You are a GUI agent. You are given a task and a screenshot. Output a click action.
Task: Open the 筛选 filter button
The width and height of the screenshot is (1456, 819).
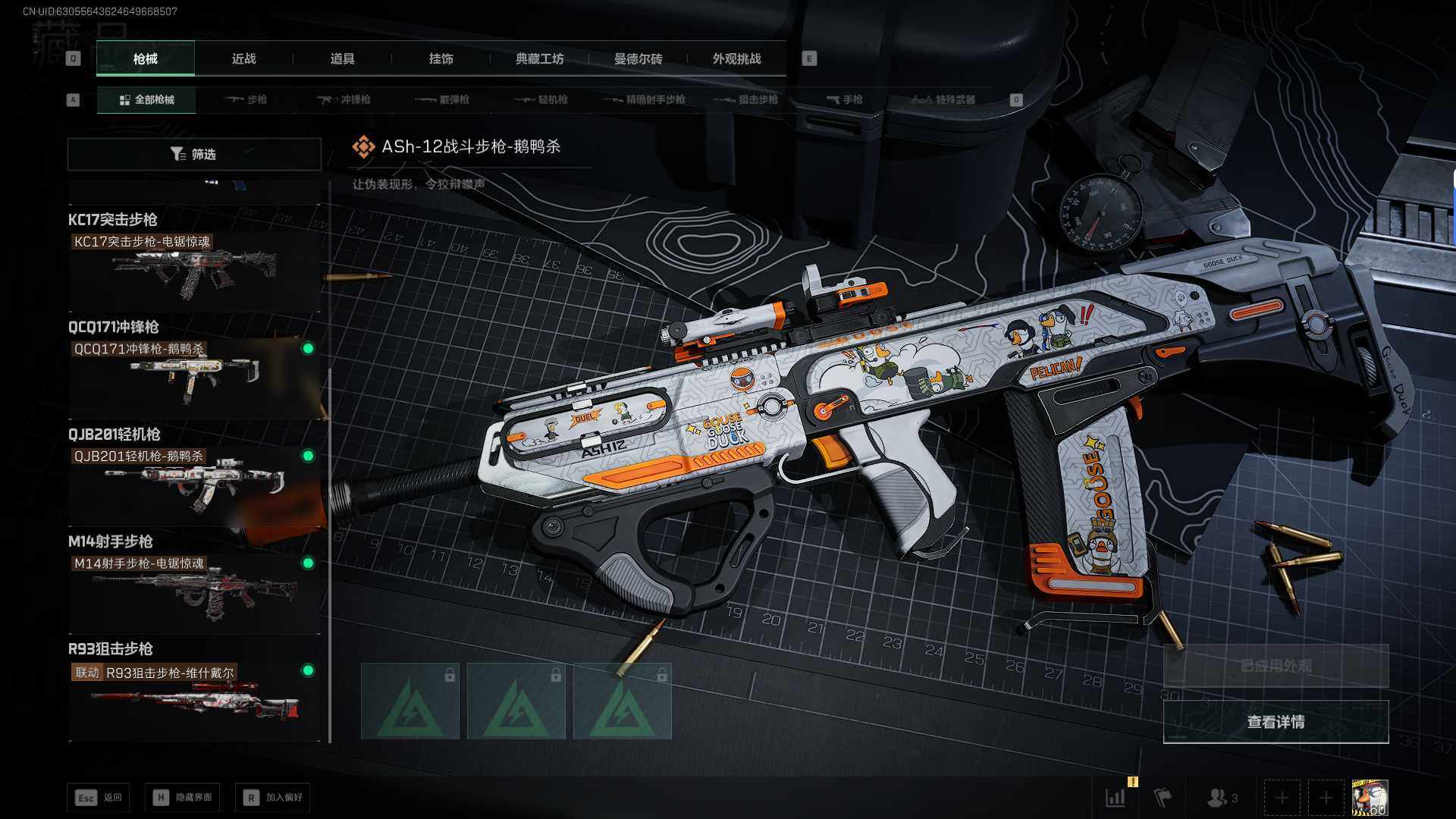194,155
